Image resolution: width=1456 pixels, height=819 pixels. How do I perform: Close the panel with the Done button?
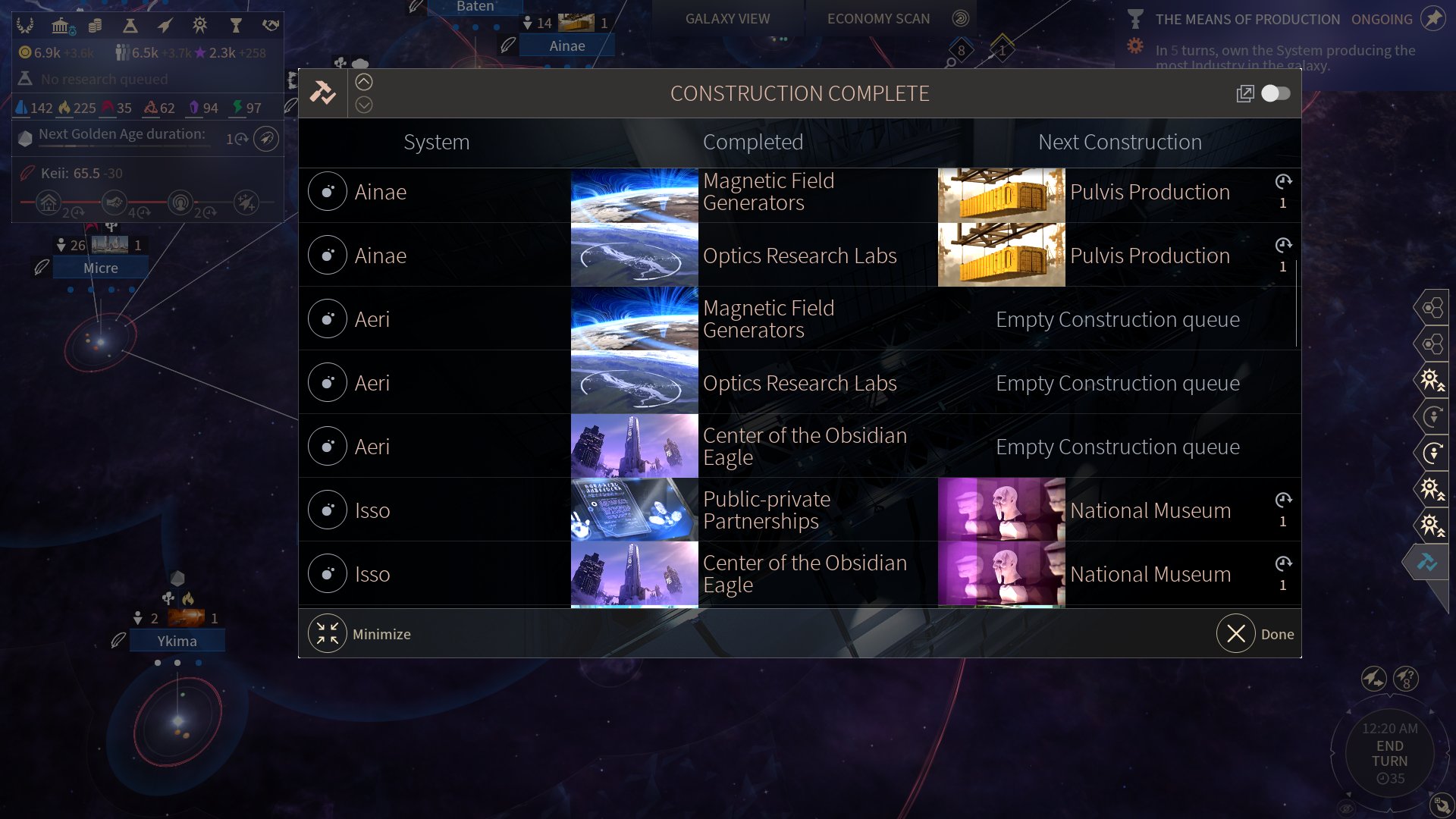tap(1236, 634)
